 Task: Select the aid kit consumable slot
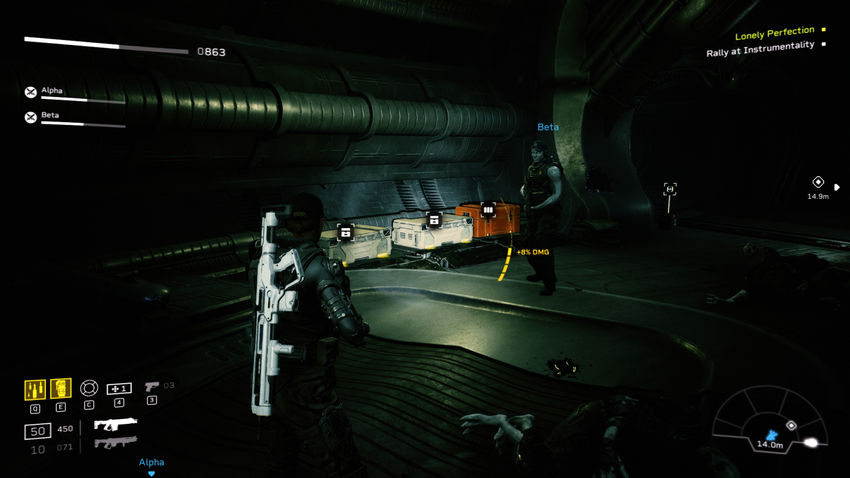click(x=119, y=388)
